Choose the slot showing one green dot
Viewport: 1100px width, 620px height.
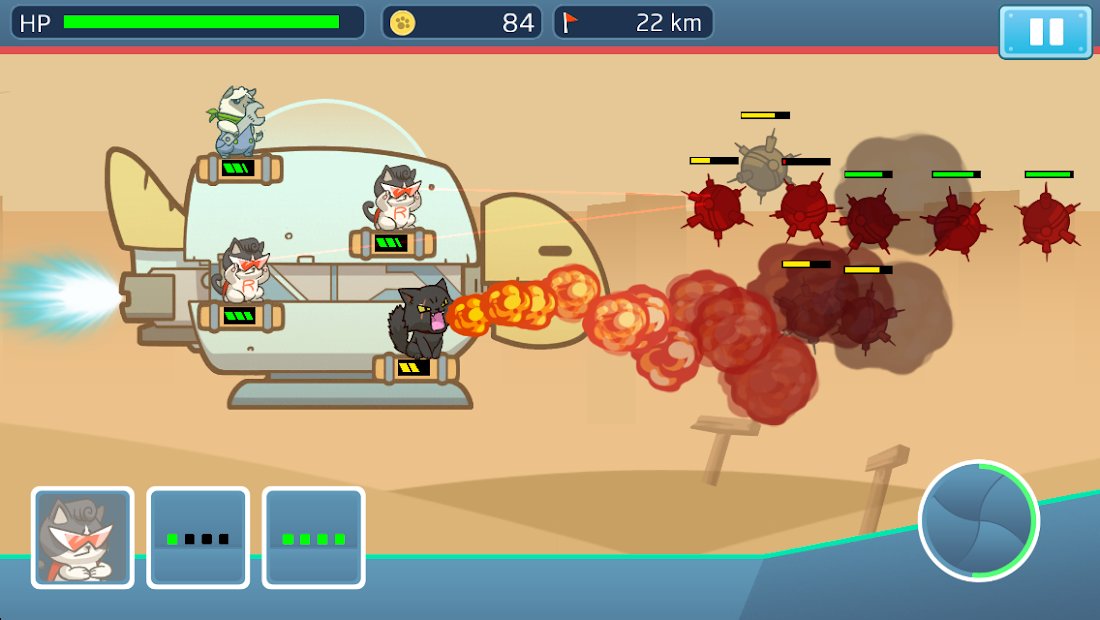[198, 537]
